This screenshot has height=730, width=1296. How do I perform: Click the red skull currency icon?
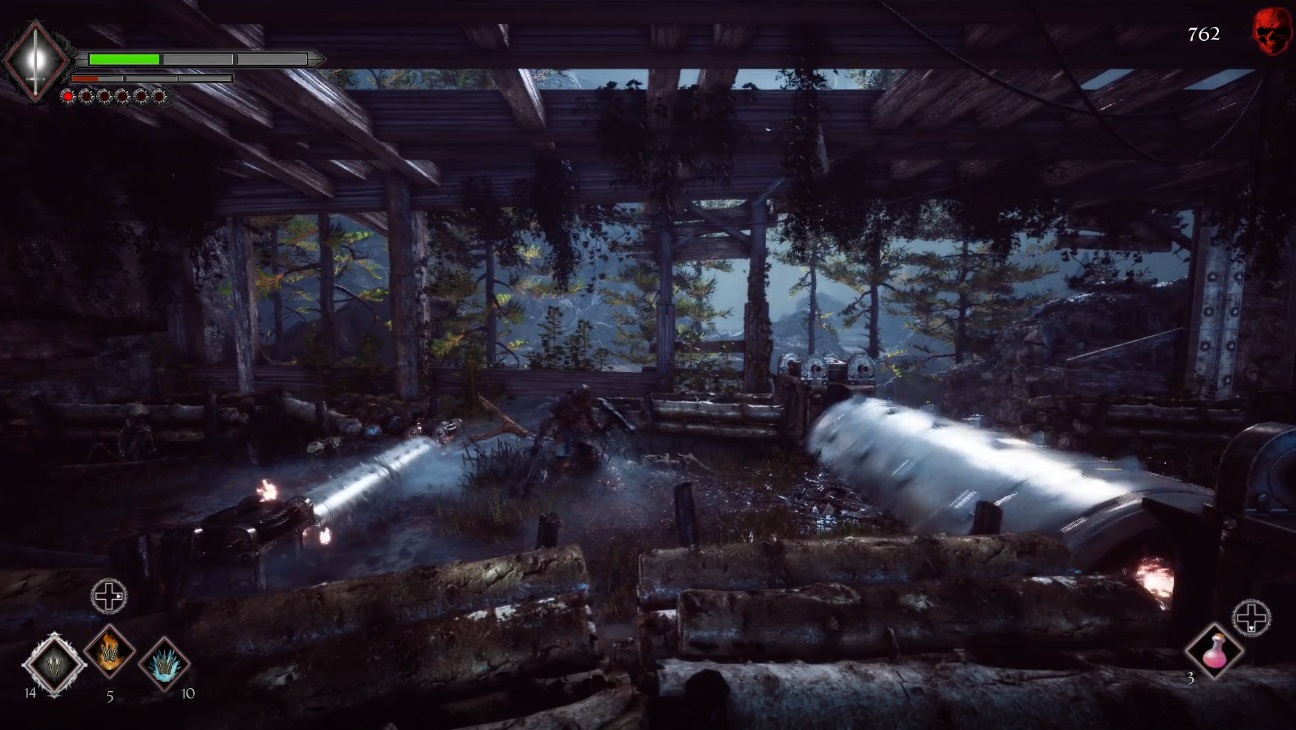pyautogui.click(x=1271, y=32)
